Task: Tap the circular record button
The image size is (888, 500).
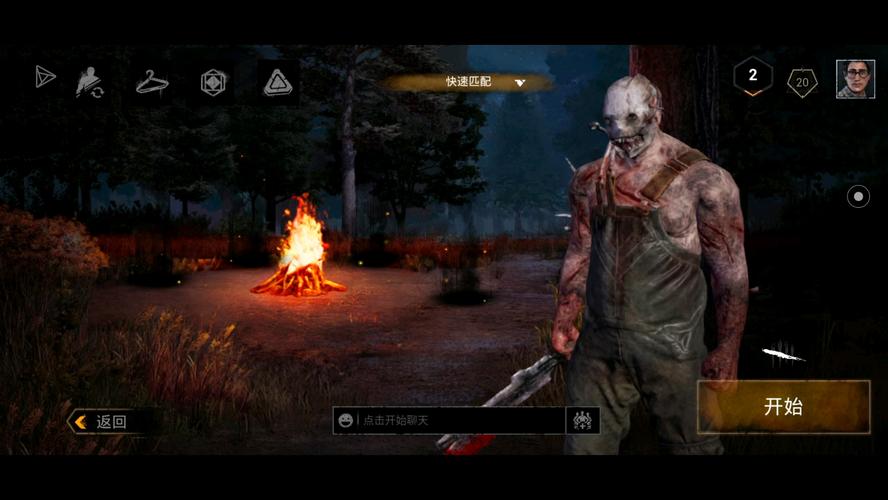Action: 858,197
